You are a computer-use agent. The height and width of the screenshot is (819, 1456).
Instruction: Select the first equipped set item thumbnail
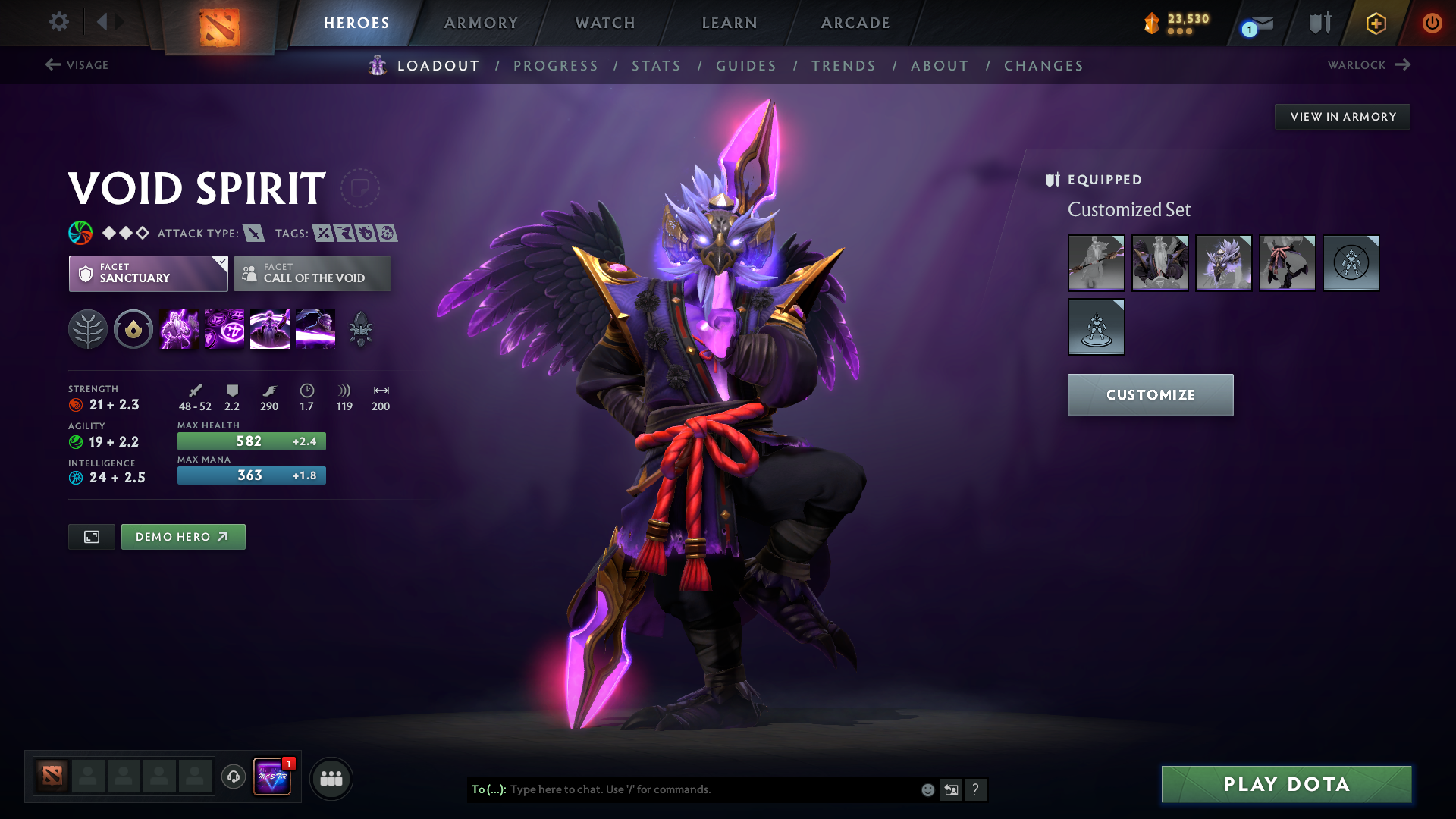pyautogui.click(x=1096, y=263)
